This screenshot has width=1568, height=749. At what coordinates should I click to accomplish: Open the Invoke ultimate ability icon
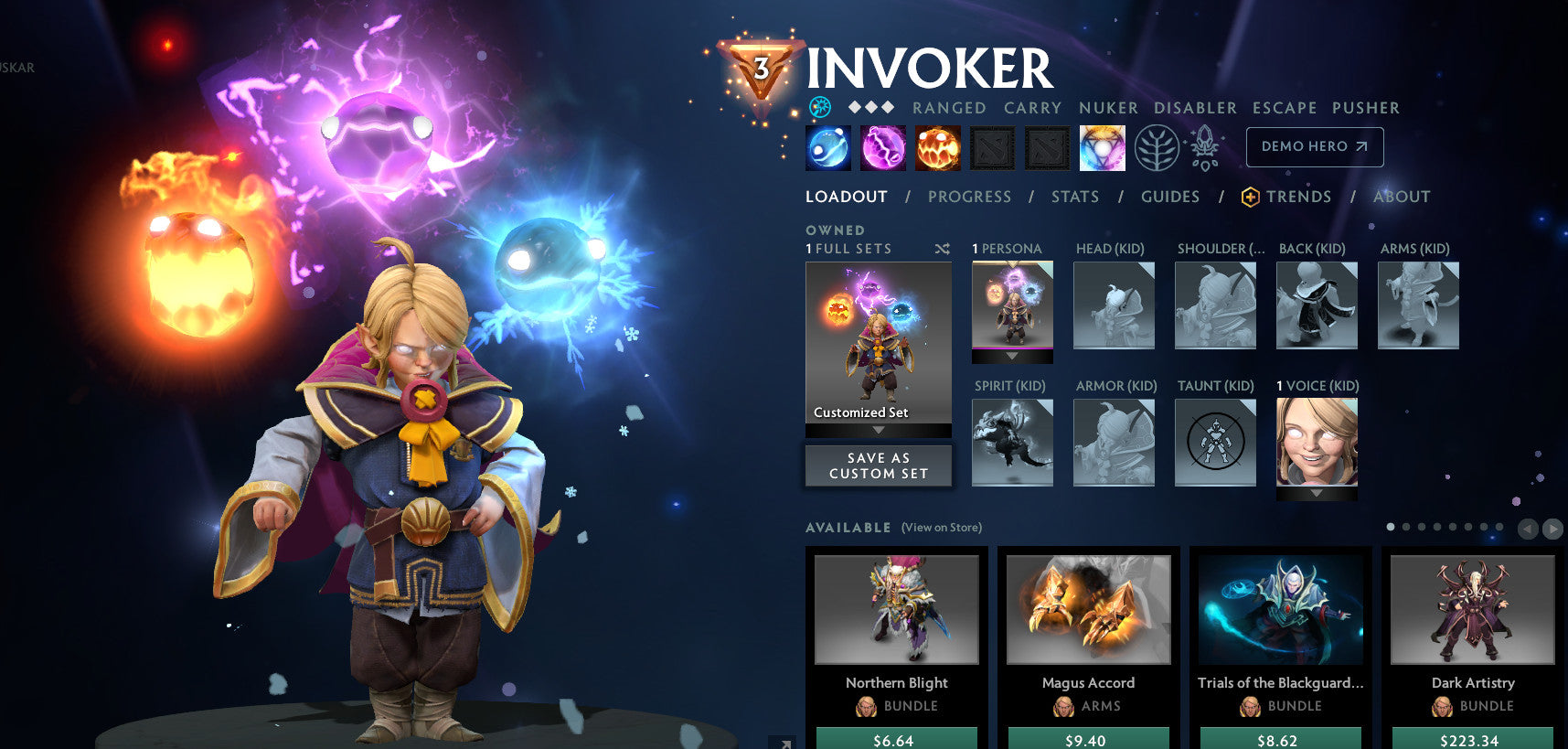click(1102, 147)
